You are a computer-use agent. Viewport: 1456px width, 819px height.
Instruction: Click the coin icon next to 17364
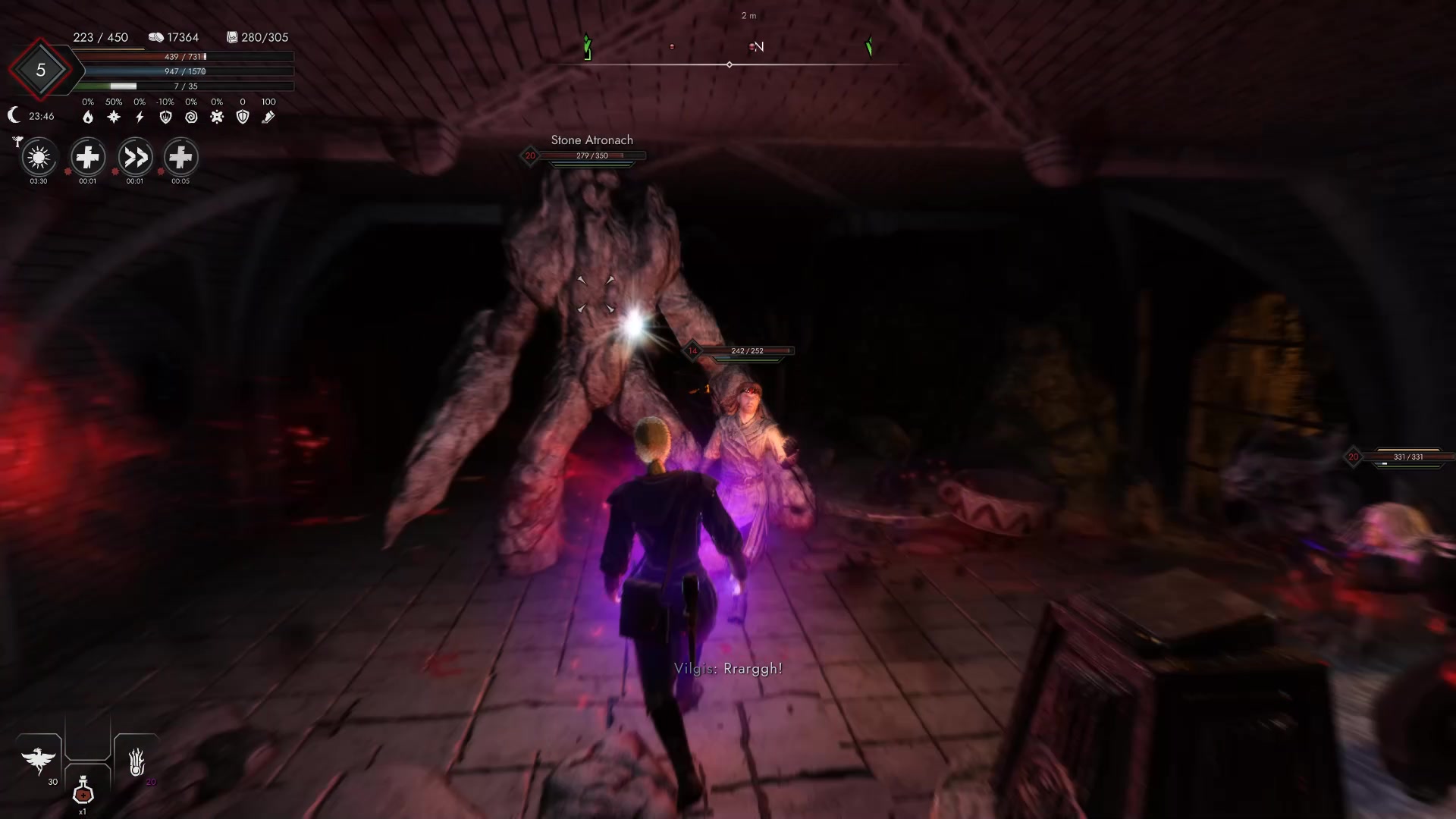[x=156, y=36]
